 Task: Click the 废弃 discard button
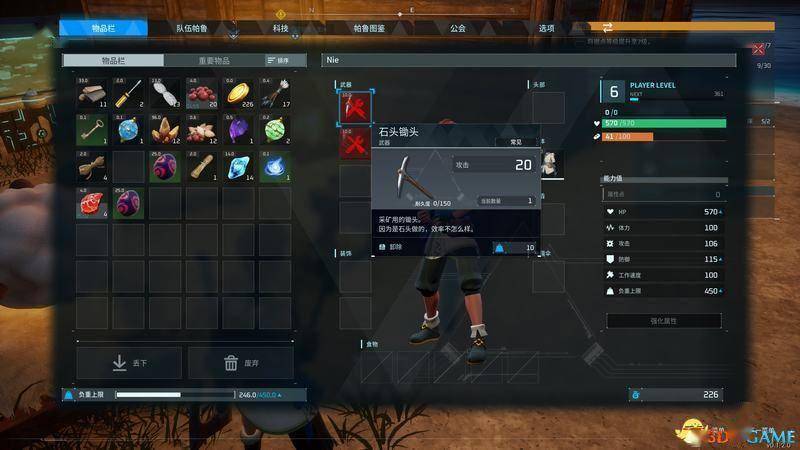(x=240, y=363)
